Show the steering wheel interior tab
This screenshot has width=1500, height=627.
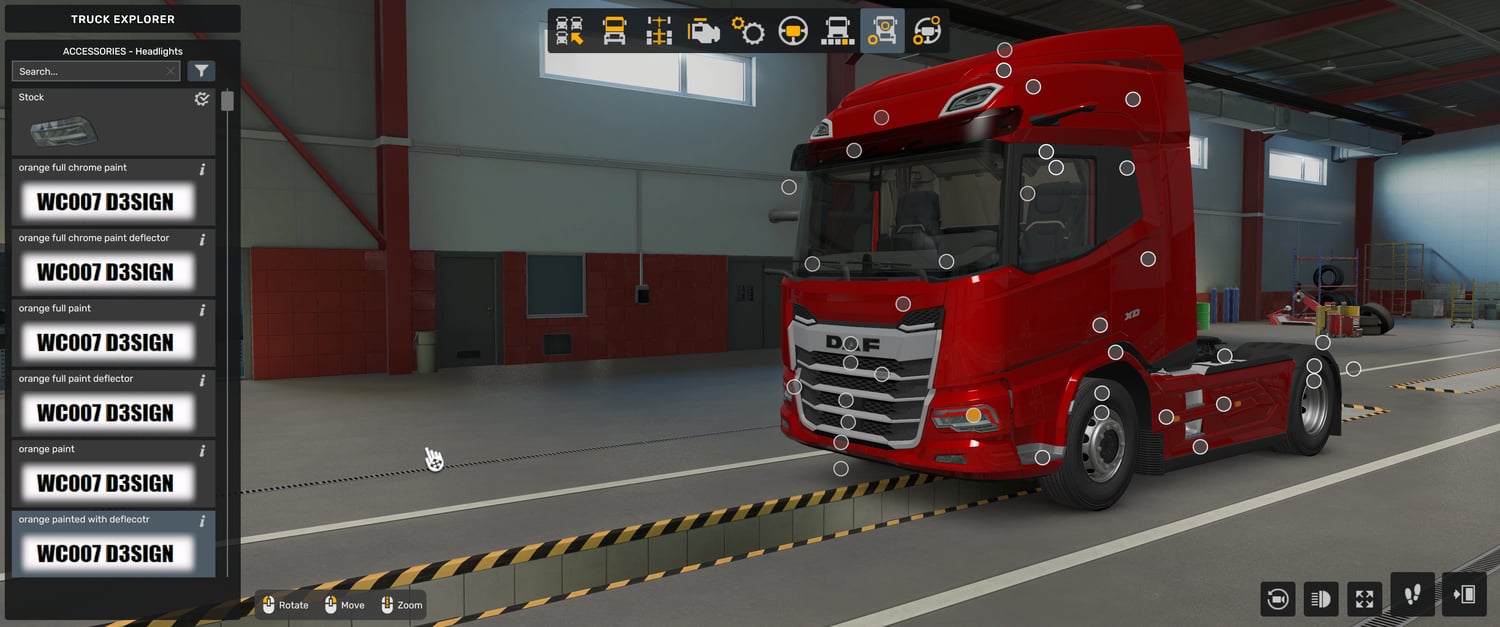[793, 31]
